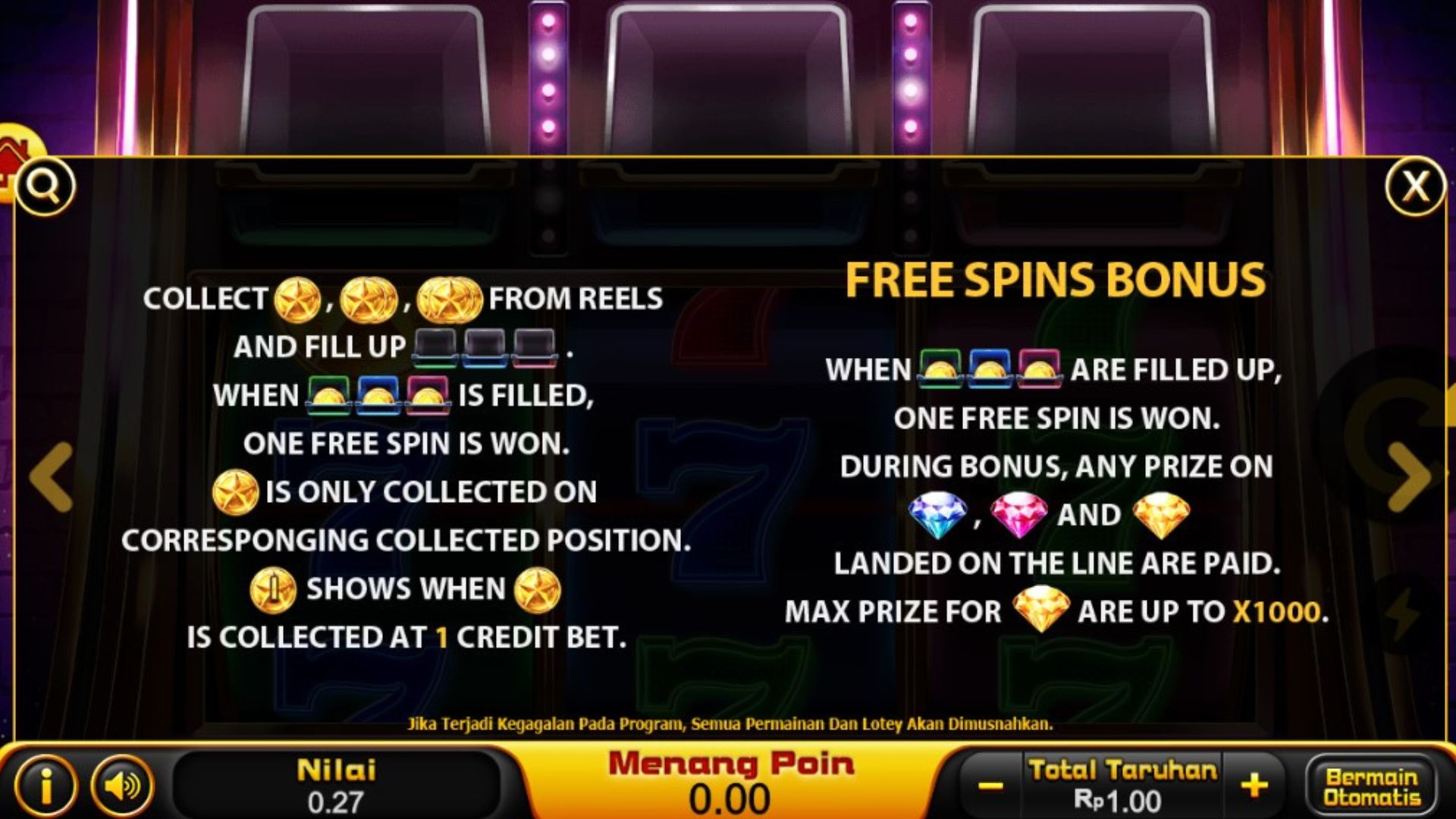
Task: Activate Bermain Otomatis autoplay
Action: click(1371, 786)
